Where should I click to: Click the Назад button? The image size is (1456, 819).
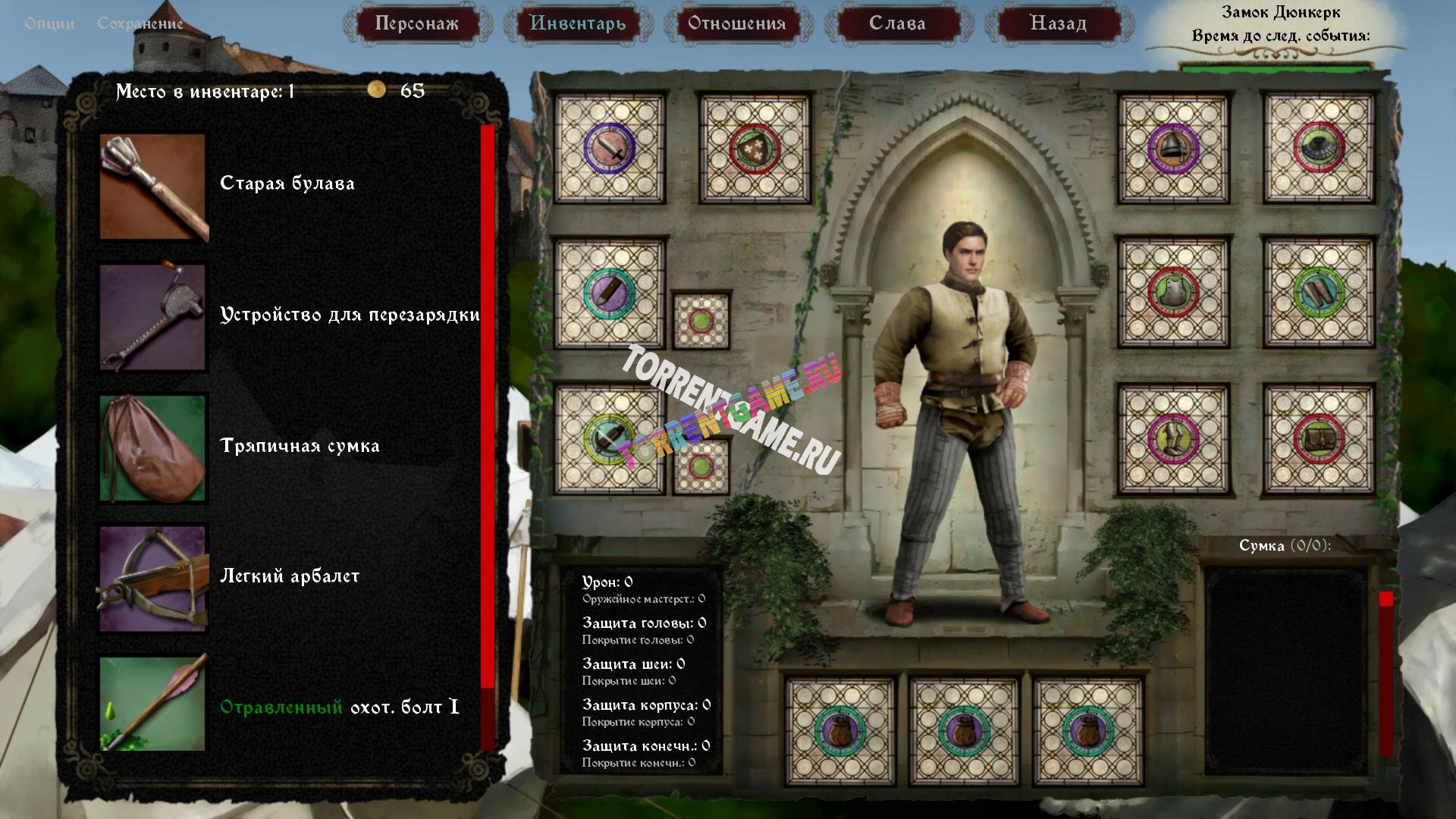[x=1058, y=24]
